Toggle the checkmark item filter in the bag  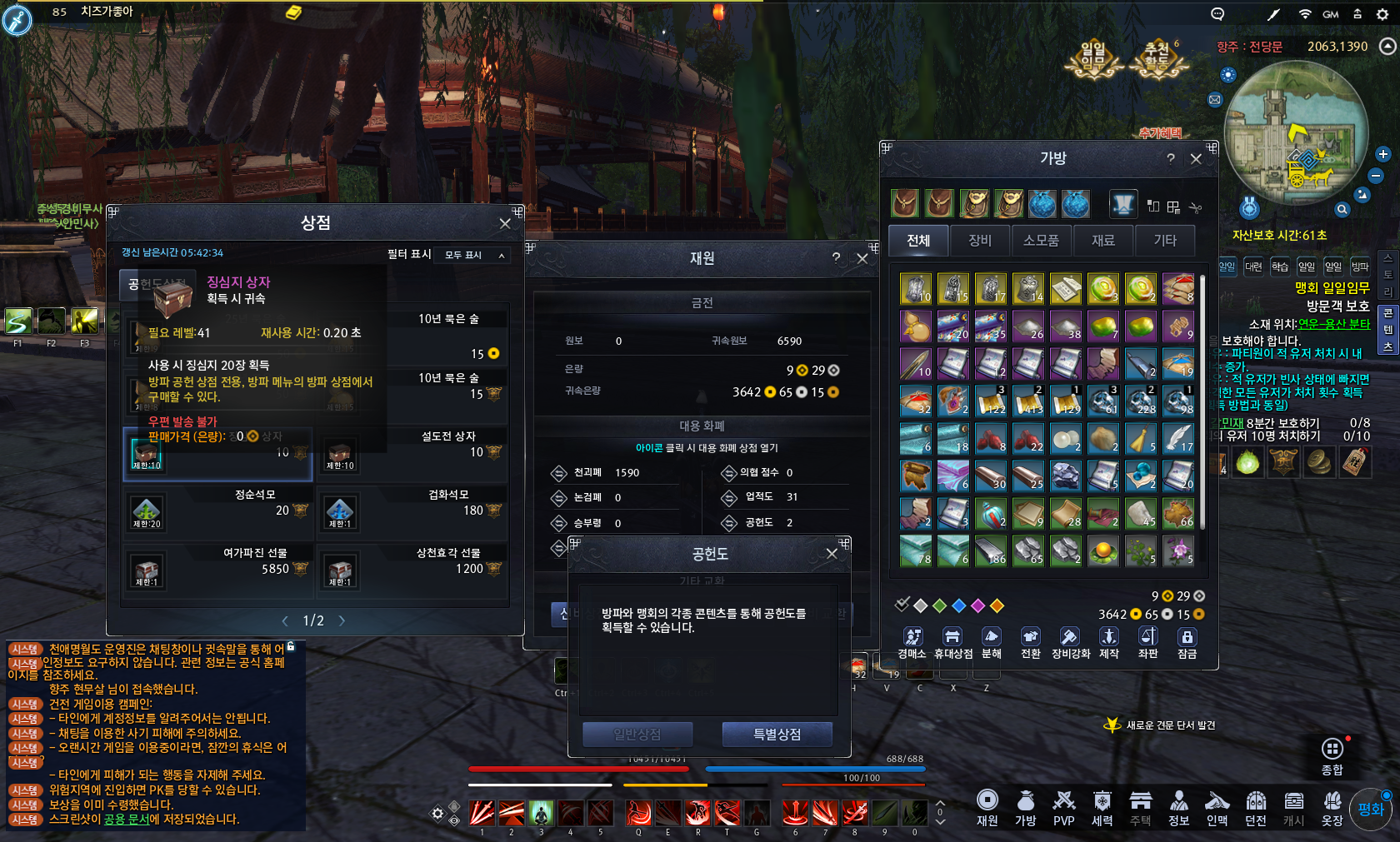pyautogui.click(x=902, y=605)
